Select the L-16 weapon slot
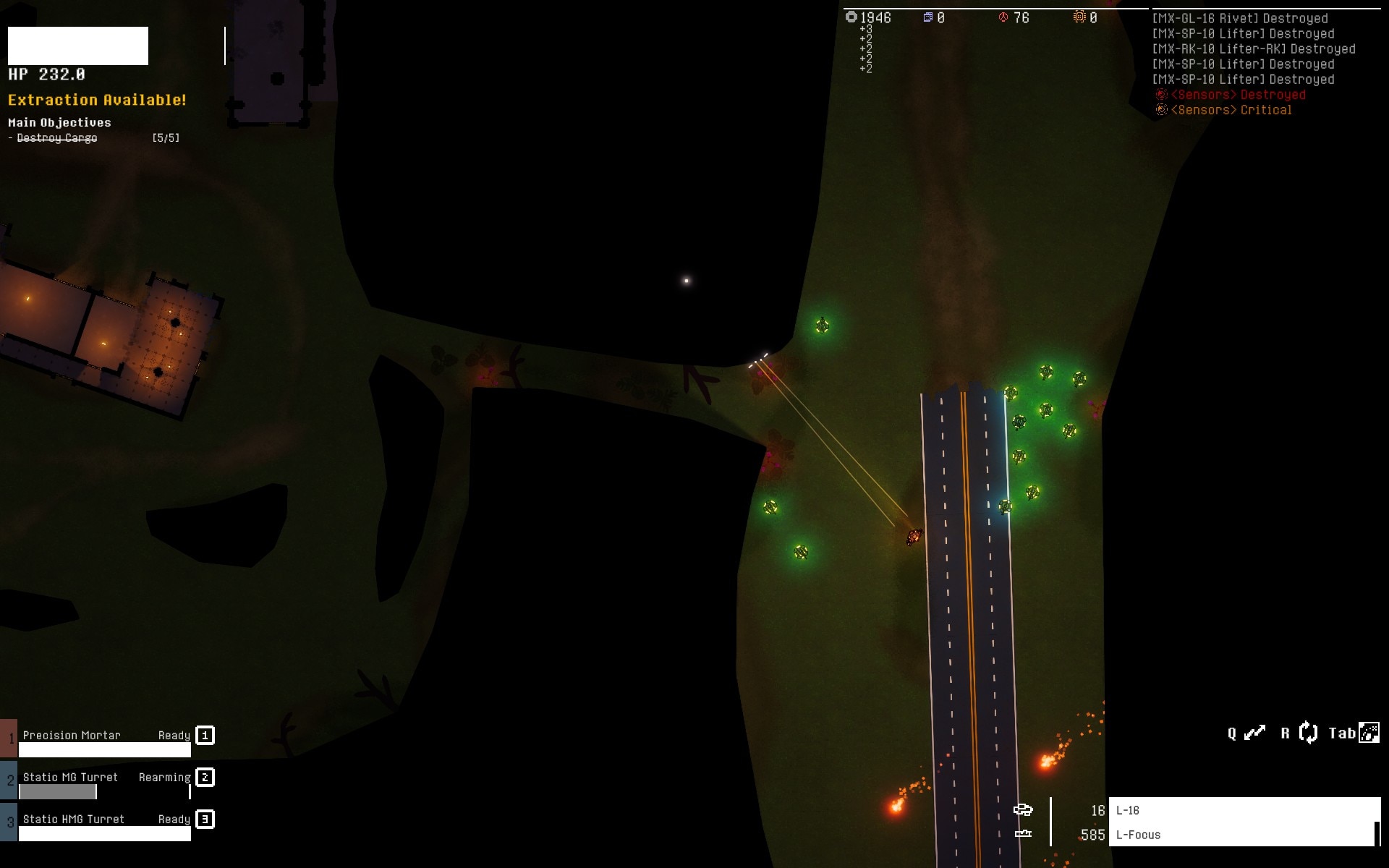This screenshot has width=1389, height=868. 1243,810
